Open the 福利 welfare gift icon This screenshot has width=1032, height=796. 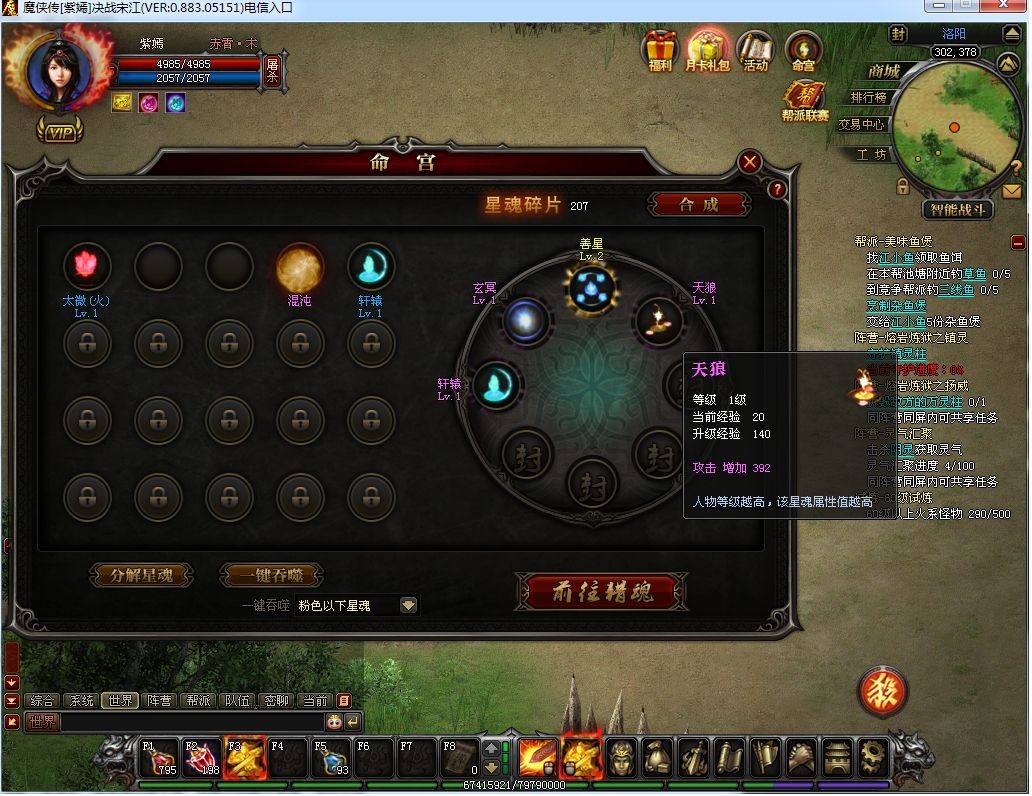(x=660, y=48)
